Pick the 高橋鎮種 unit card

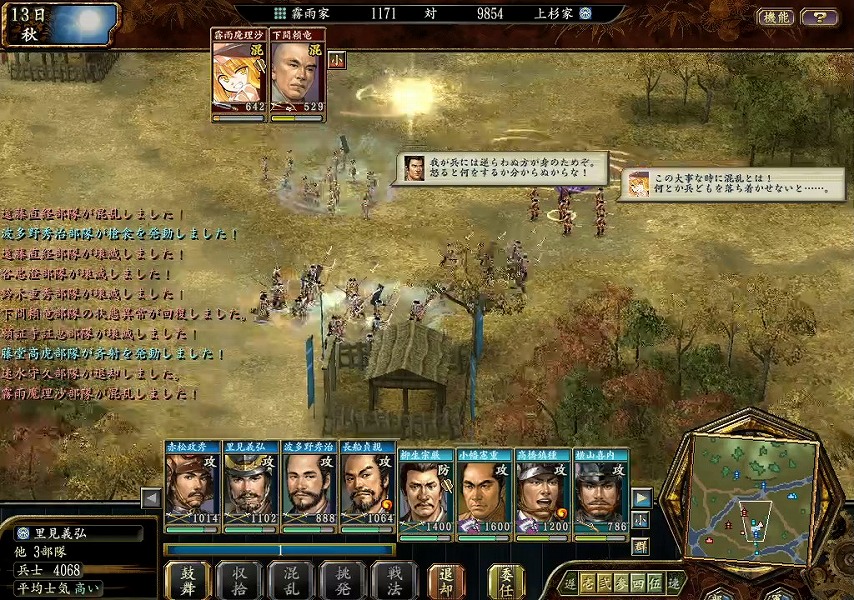point(542,490)
